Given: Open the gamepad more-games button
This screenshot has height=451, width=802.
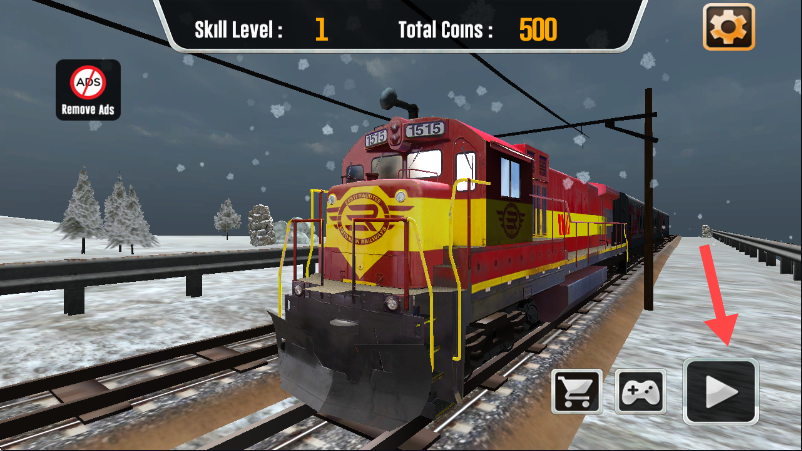Looking at the screenshot, I should pyautogui.click(x=640, y=391).
